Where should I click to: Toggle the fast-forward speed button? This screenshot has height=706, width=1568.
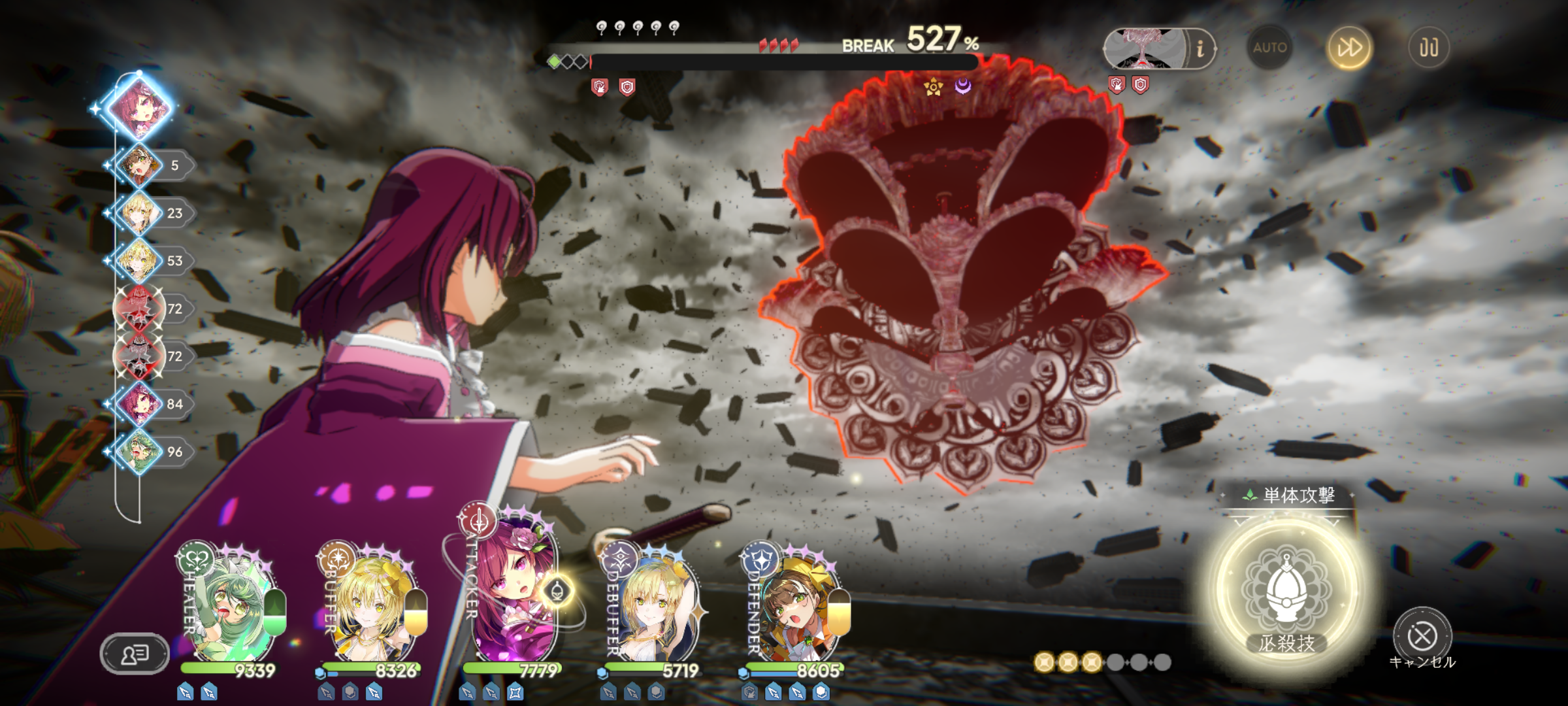pyautogui.click(x=1349, y=48)
